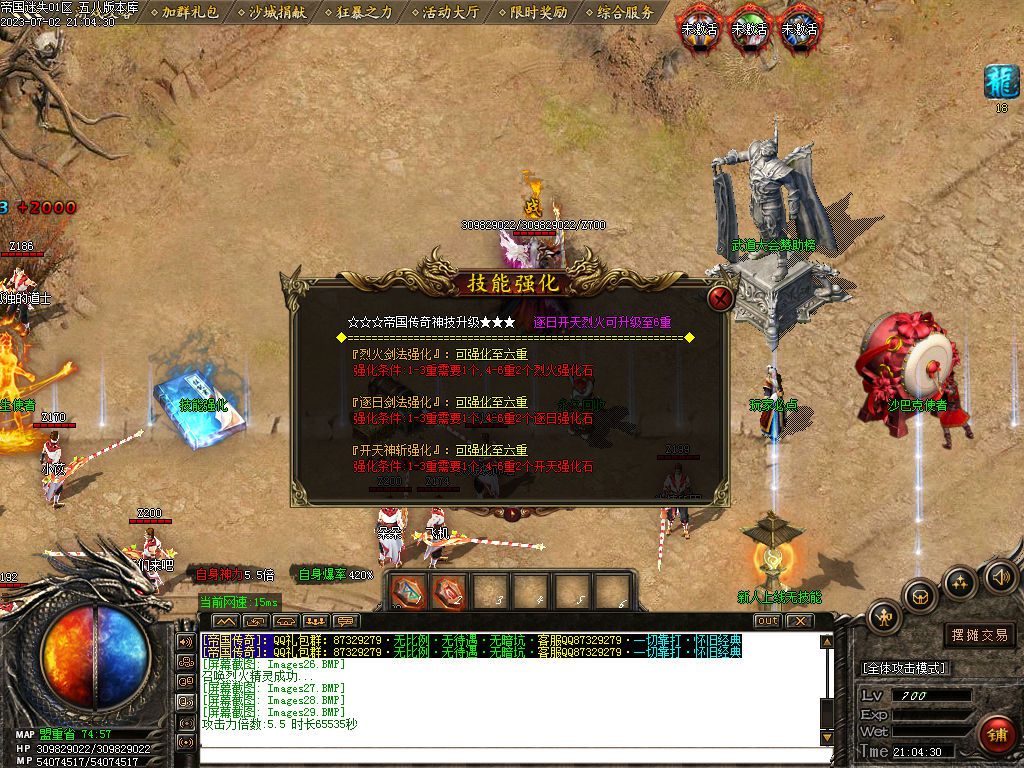This screenshot has width=1024, height=768.
Task: Click the blue 龍 dragon icon
Action: (x=1001, y=82)
